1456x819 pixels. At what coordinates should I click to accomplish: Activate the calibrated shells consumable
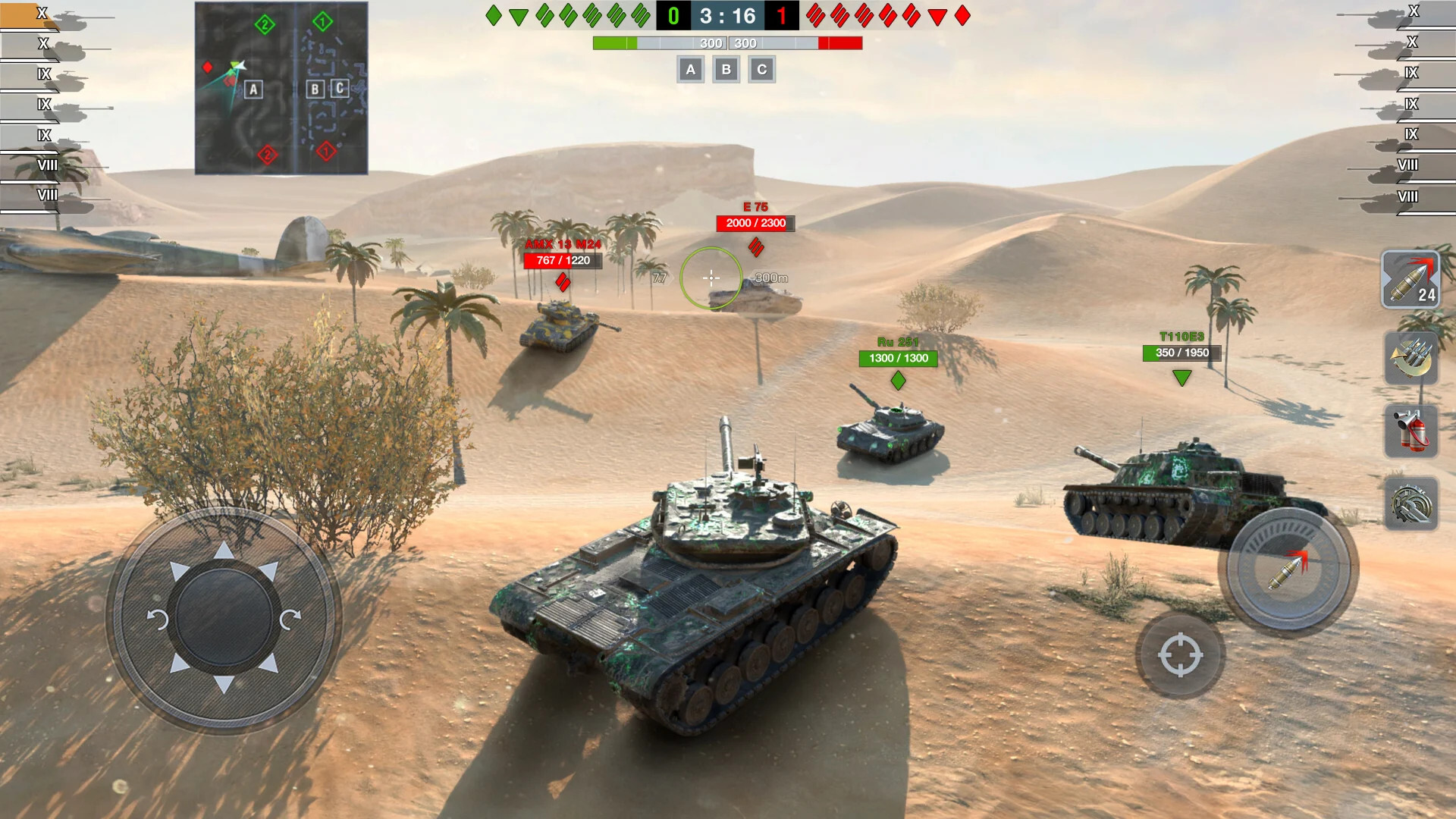1411,358
